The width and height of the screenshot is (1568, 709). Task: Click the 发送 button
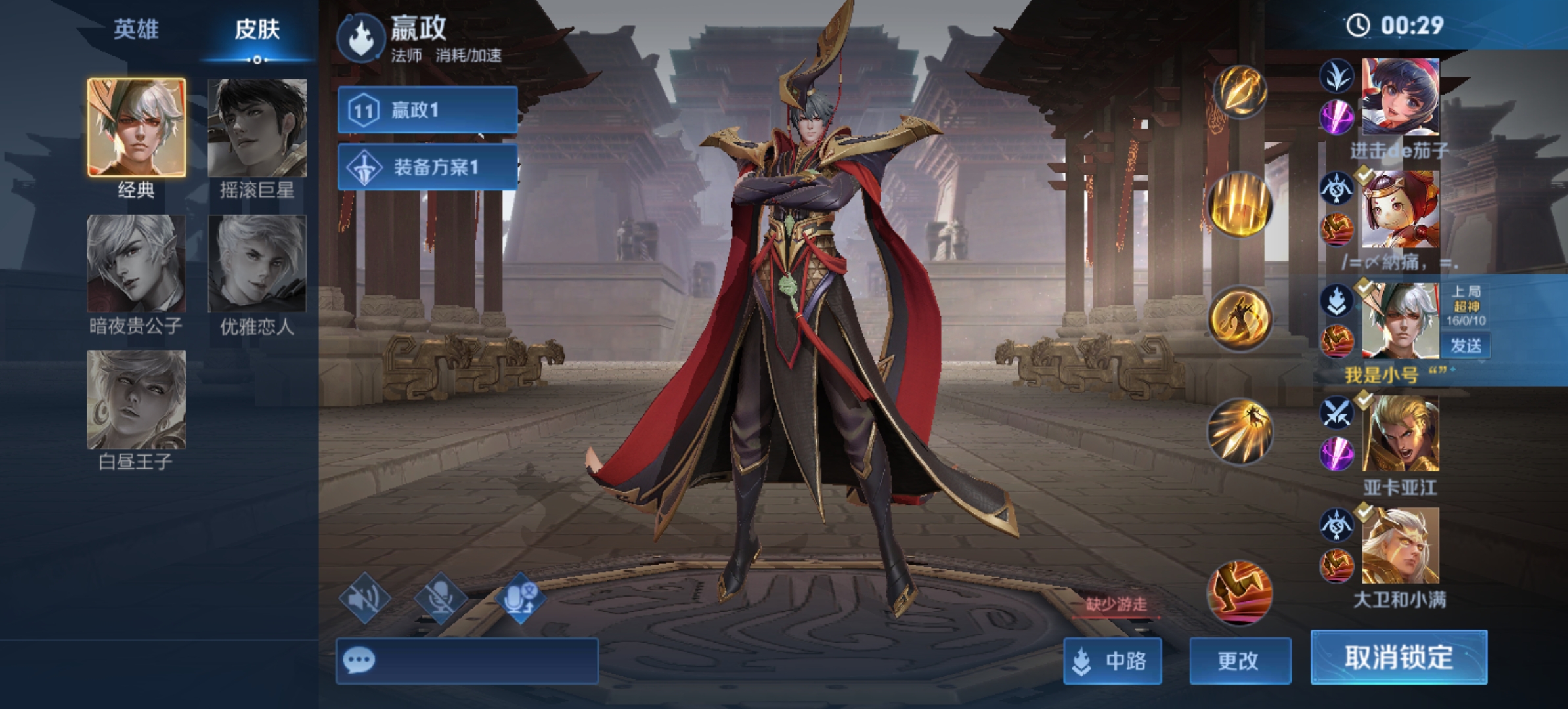(1466, 345)
